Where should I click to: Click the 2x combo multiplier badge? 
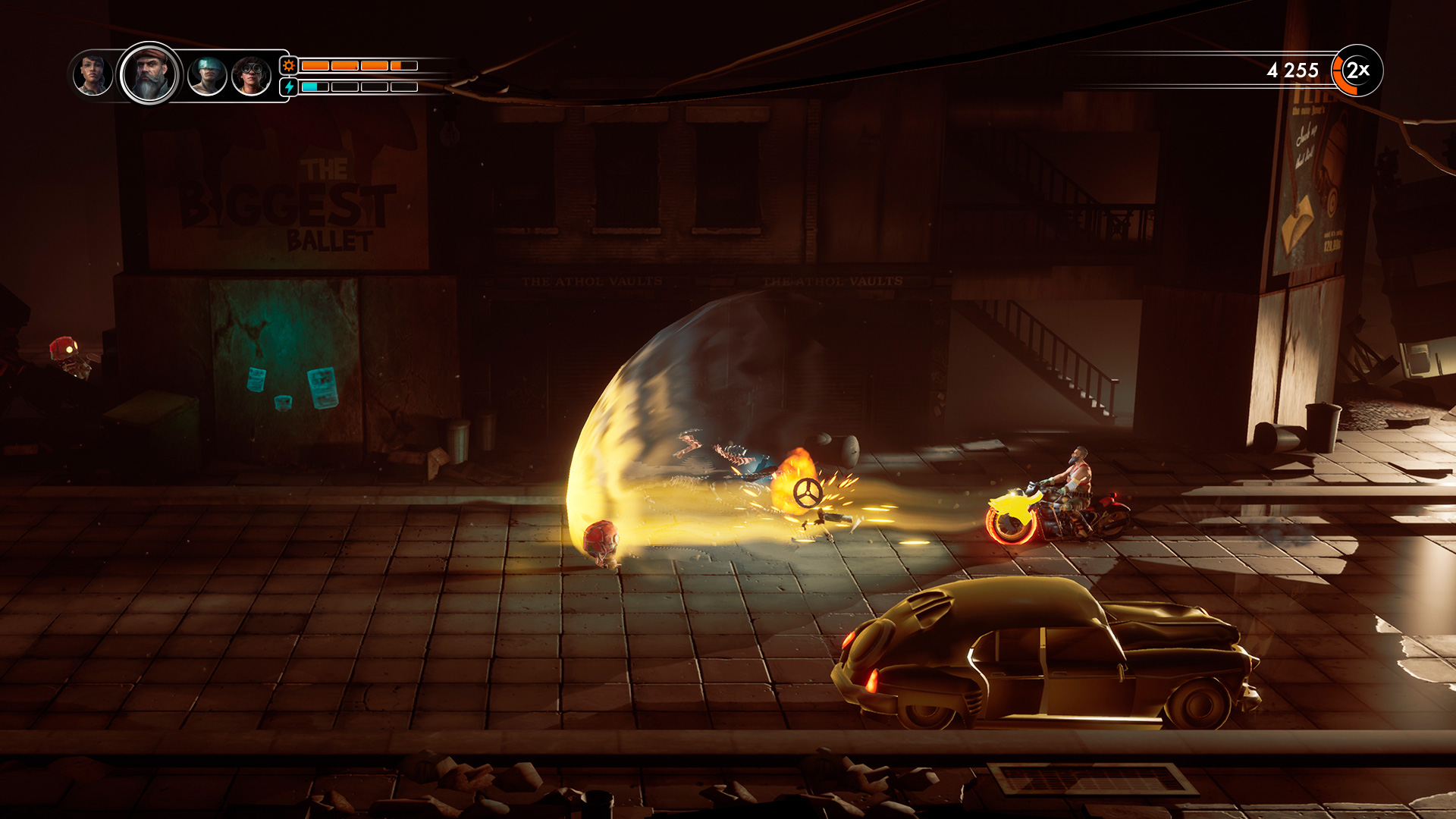[1357, 71]
